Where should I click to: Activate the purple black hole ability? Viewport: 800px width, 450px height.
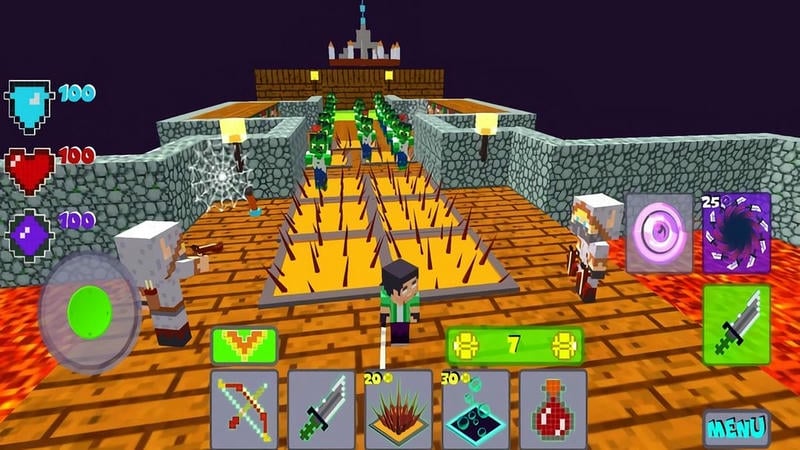[x=736, y=232]
